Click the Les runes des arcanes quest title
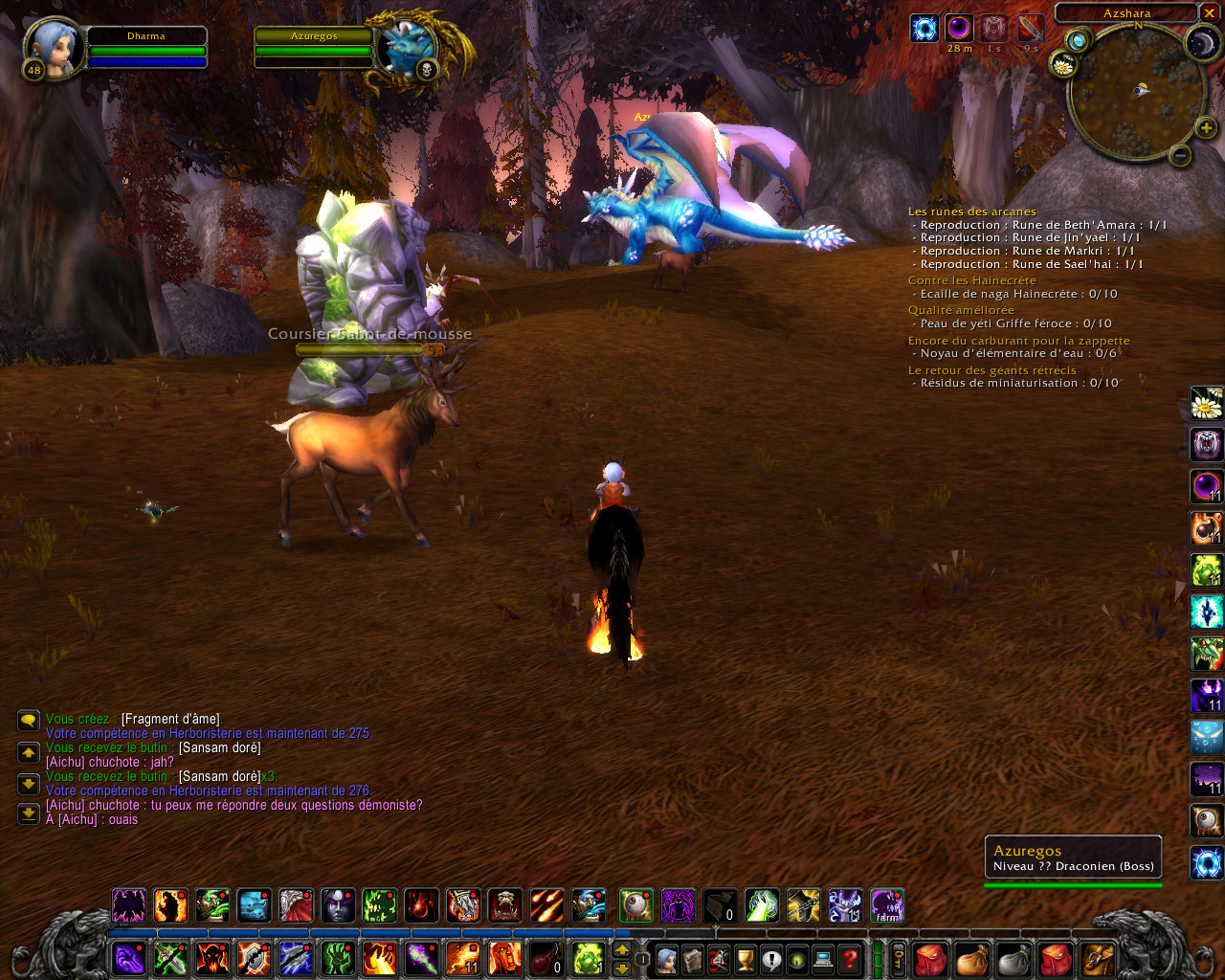1225x980 pixels. click(x=971, y=212)
